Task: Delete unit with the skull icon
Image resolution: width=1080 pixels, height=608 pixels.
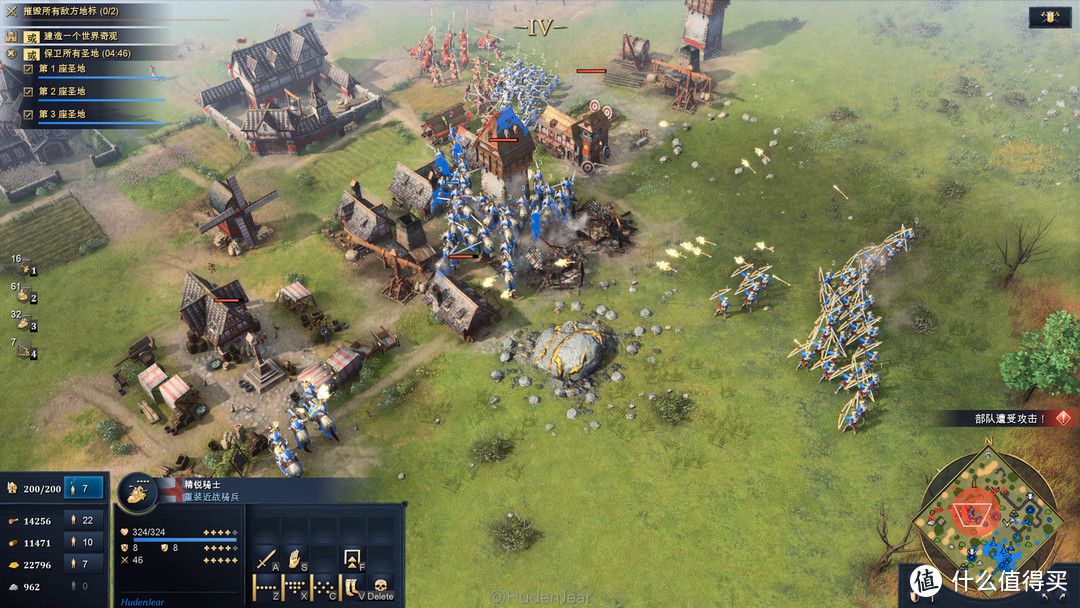Action: pos(380,586)
